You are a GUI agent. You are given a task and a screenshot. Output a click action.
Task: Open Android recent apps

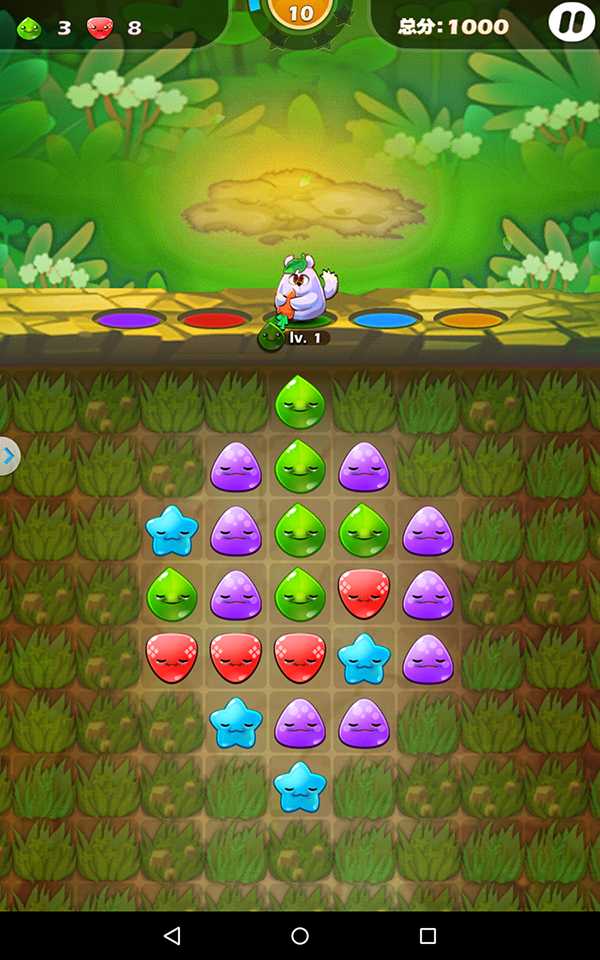(x=428, y=936)
